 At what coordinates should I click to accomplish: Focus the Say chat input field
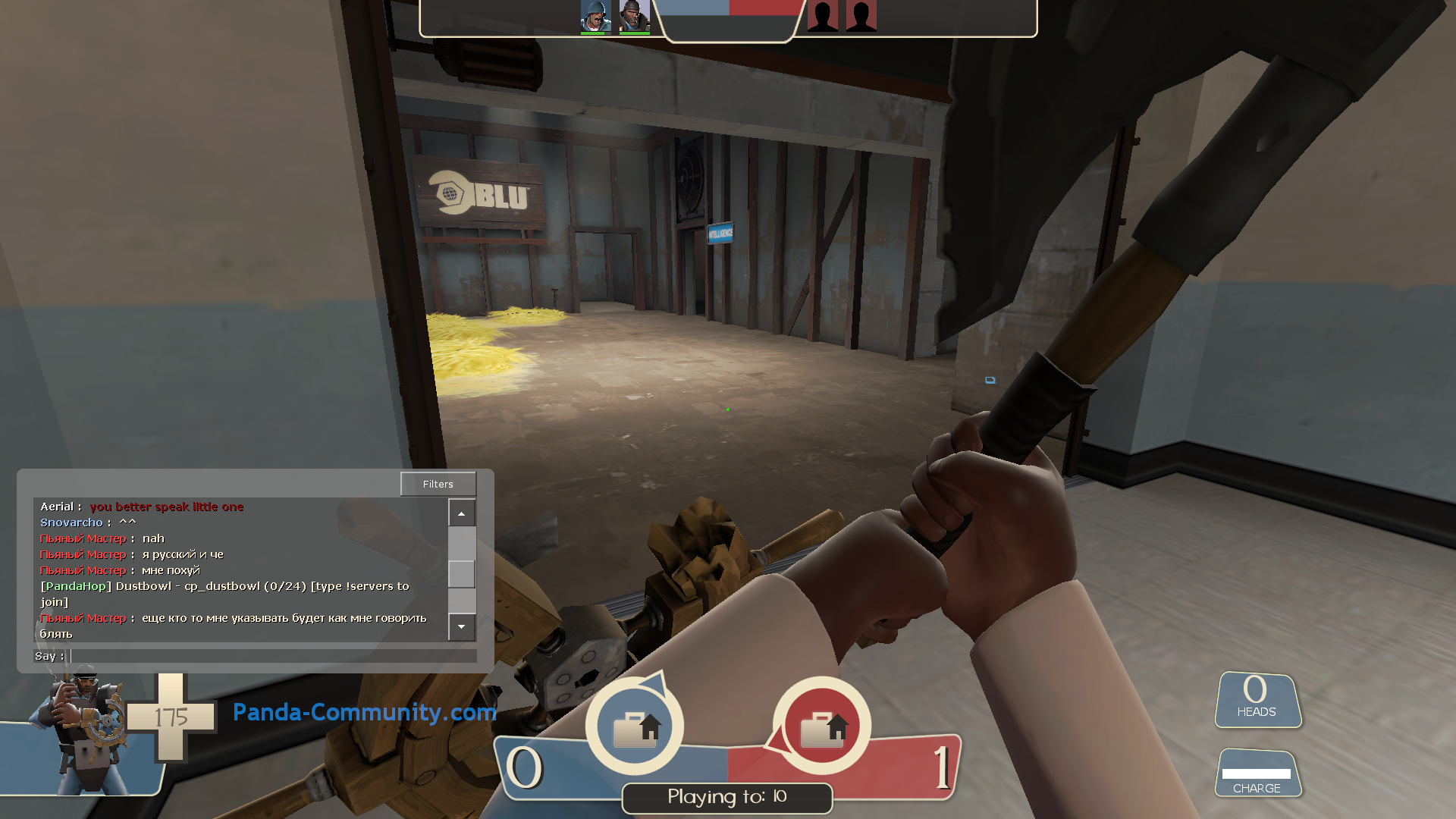273,656
